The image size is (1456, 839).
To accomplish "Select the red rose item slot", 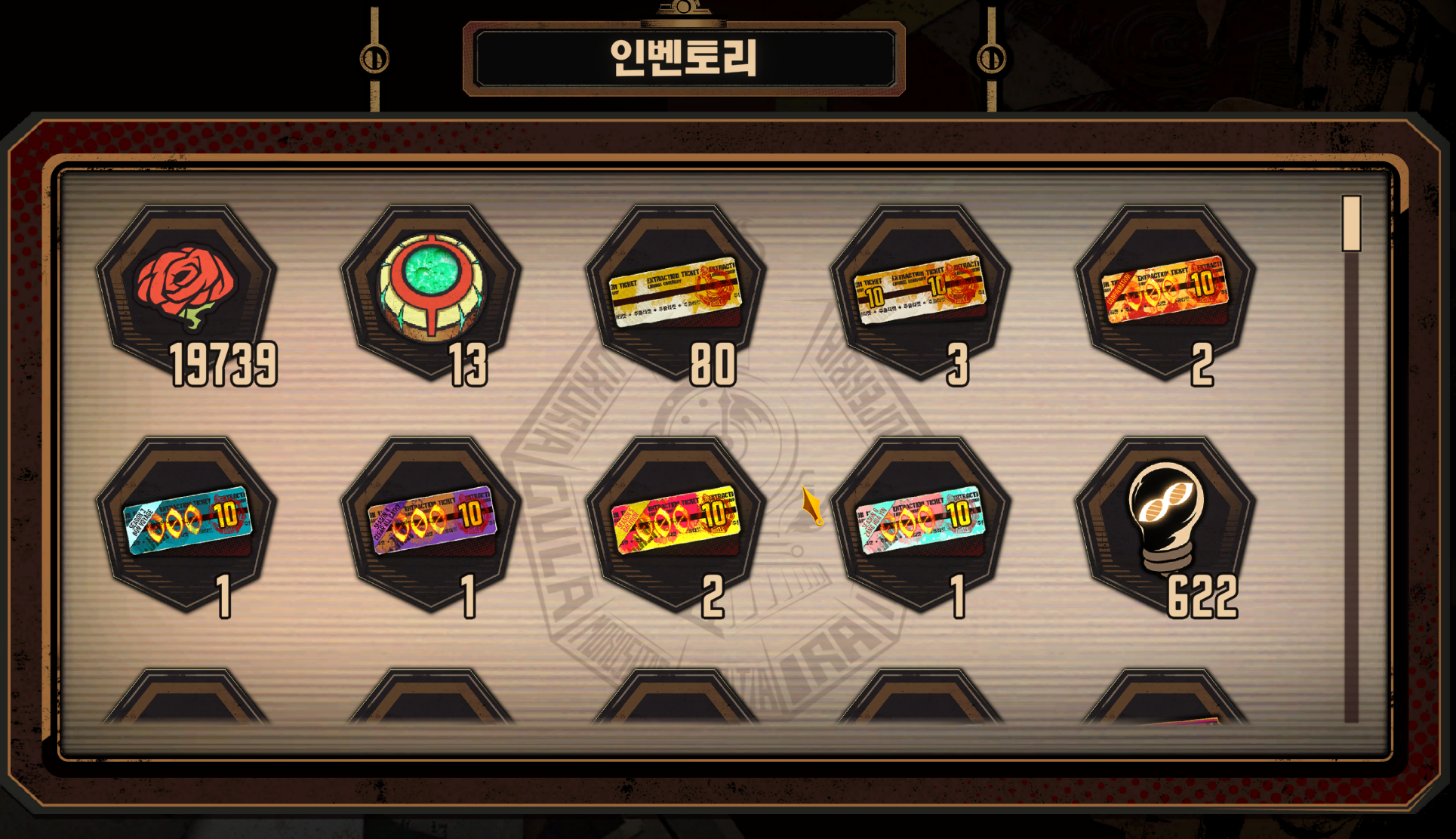I will point(186,289).
